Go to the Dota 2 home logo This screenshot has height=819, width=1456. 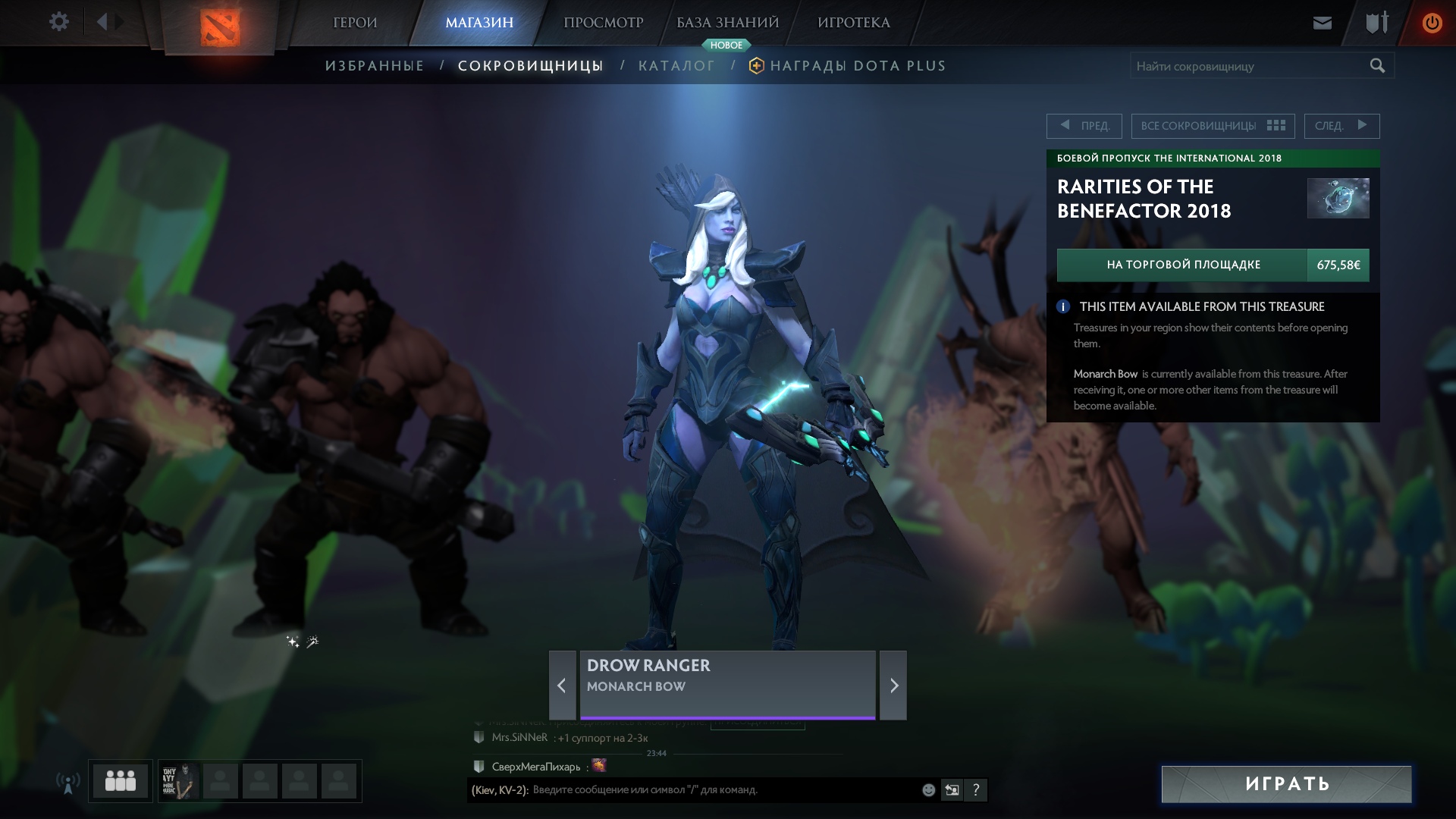[220, 28]
